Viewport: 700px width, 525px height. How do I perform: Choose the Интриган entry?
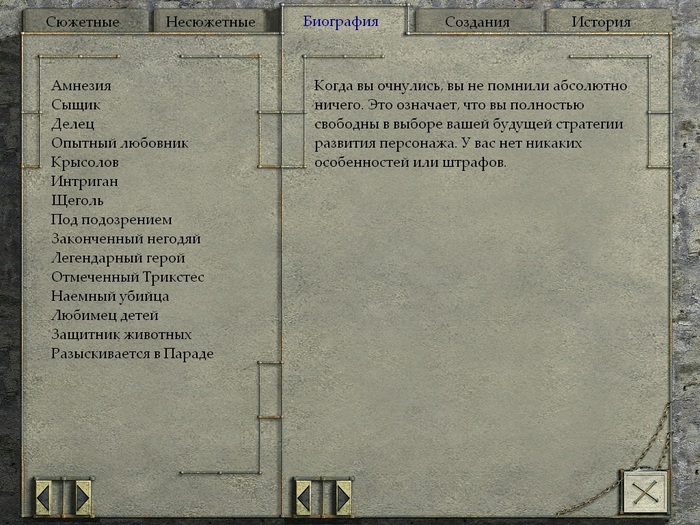pyautogui.click(x=84, y=181)
